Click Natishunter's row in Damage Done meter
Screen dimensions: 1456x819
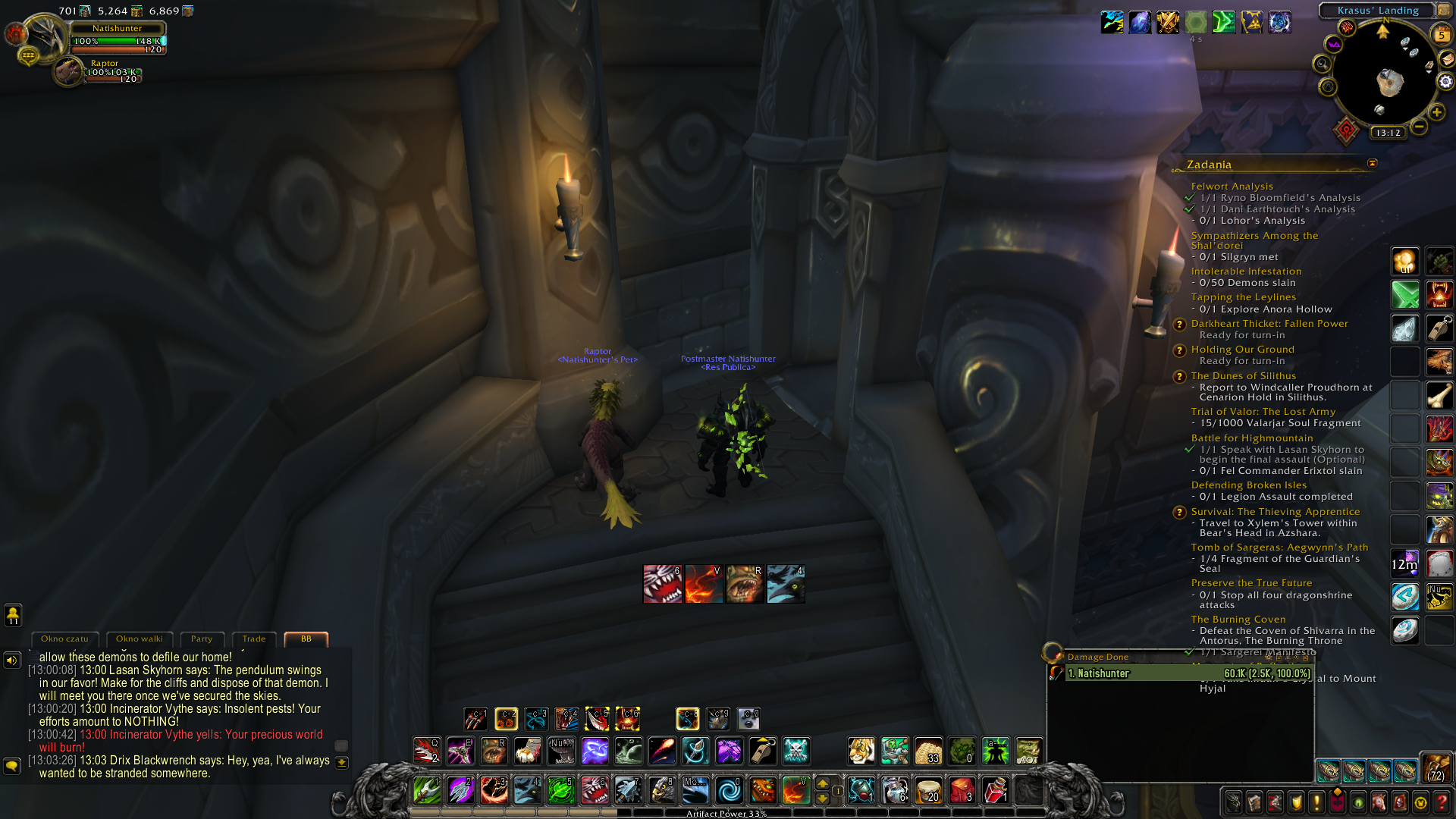[1188, 673]
